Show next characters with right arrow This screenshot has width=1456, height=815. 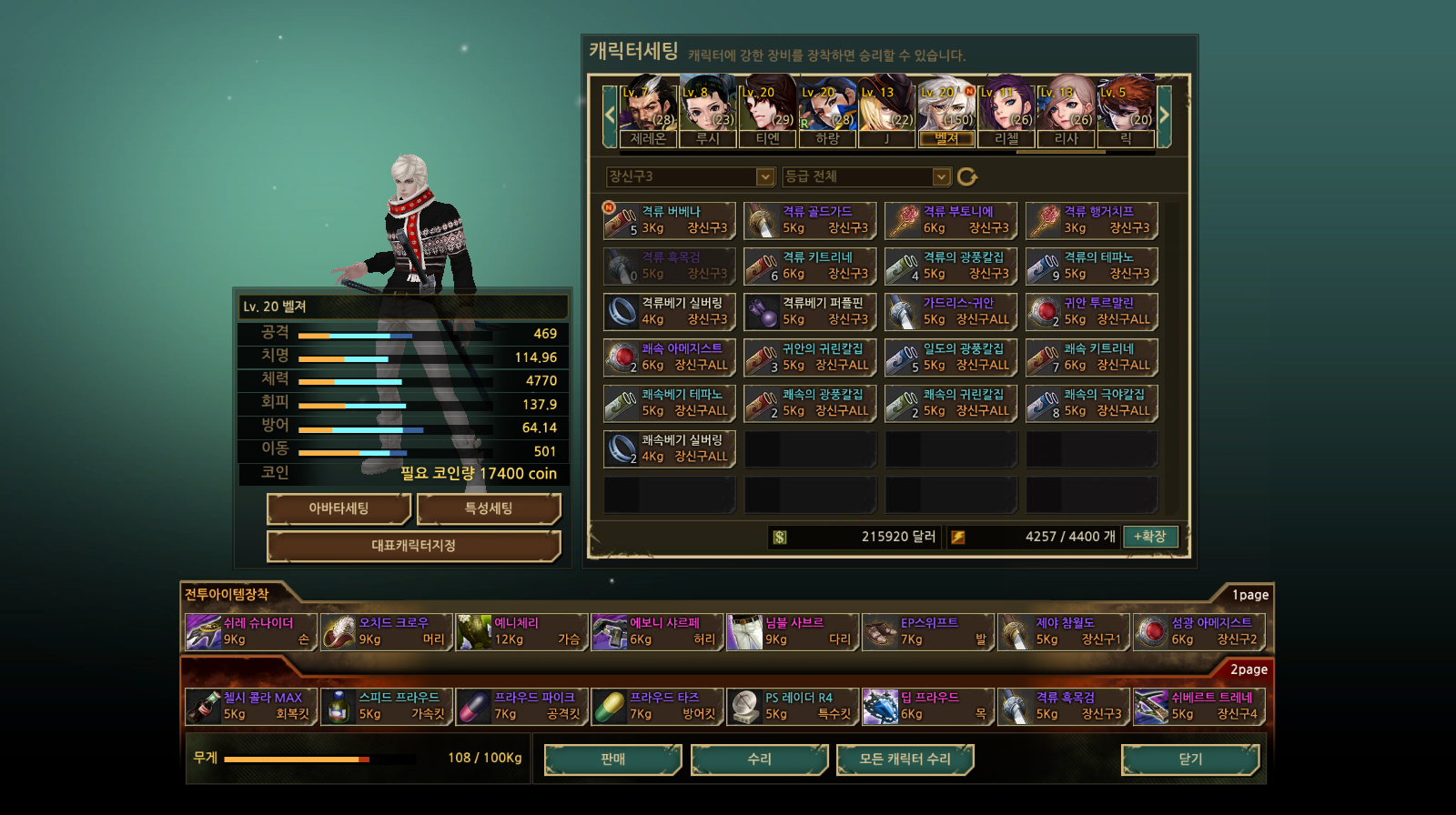[x=1164, y=115]
